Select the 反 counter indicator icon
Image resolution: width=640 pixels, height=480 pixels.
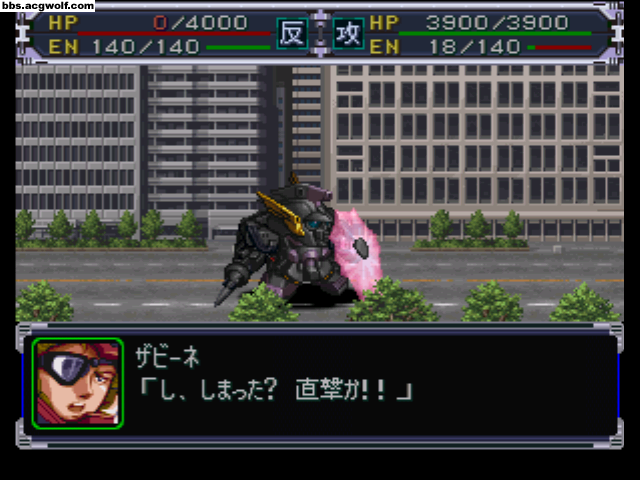click(291, 34)
